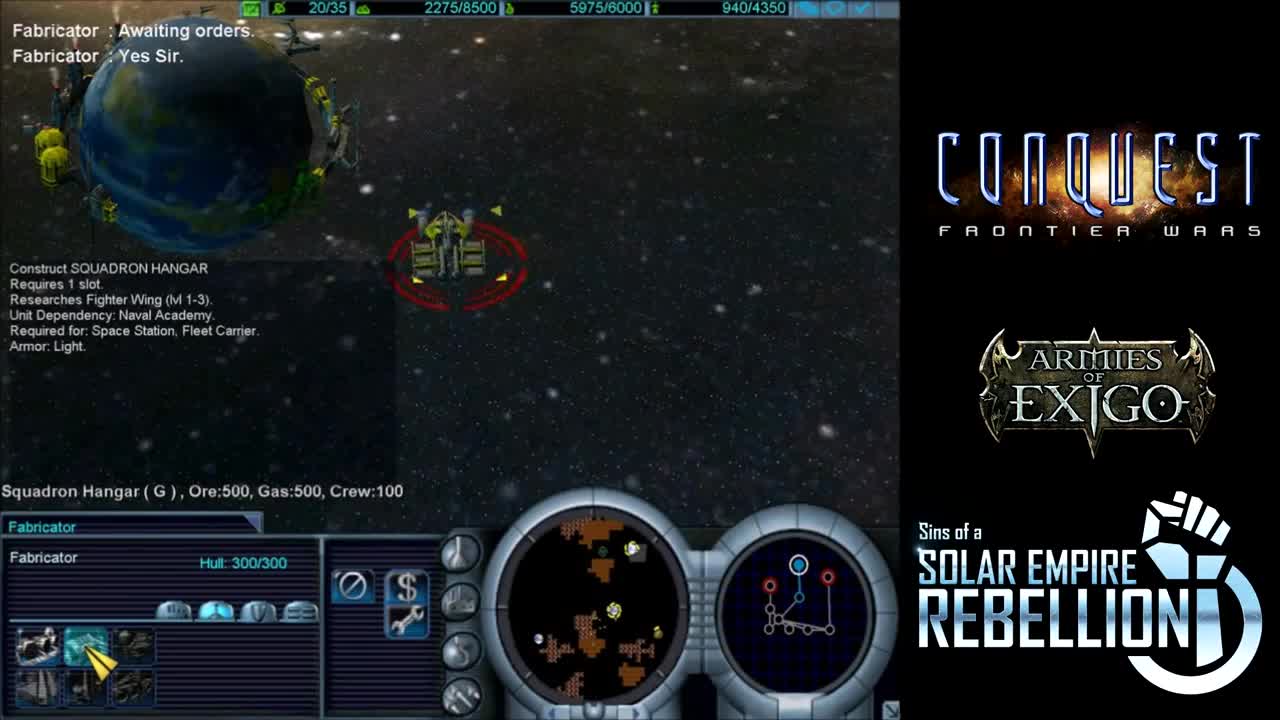
Task: Select the blue home system node on the jump map
Action: click(798, 563)
